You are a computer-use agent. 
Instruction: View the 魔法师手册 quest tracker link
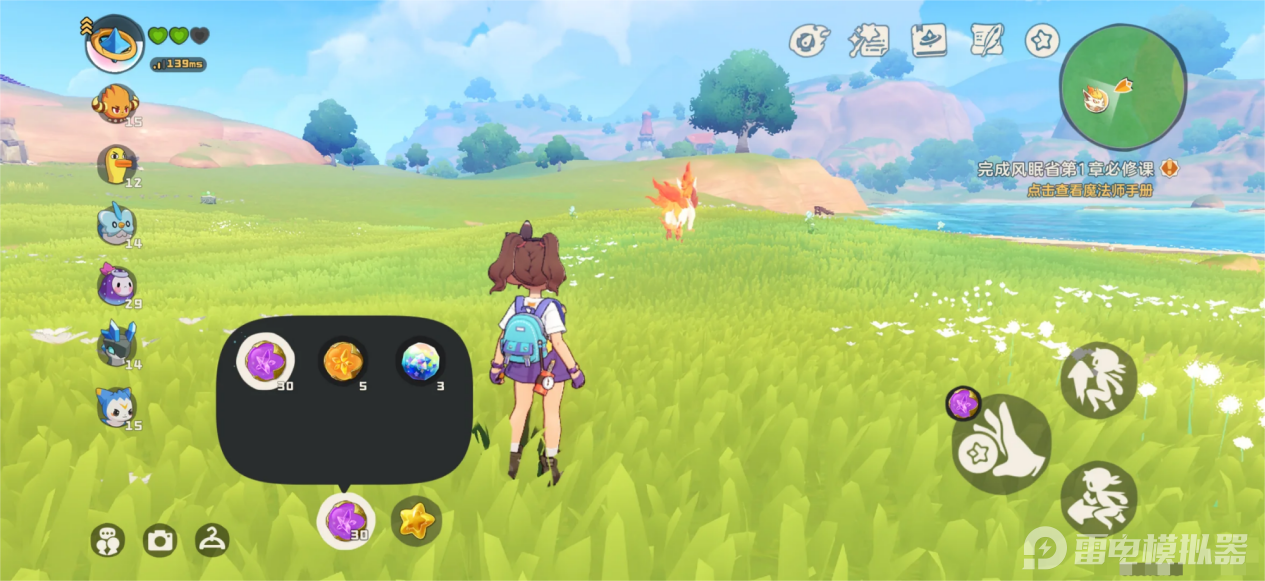tap(1089, 190)
